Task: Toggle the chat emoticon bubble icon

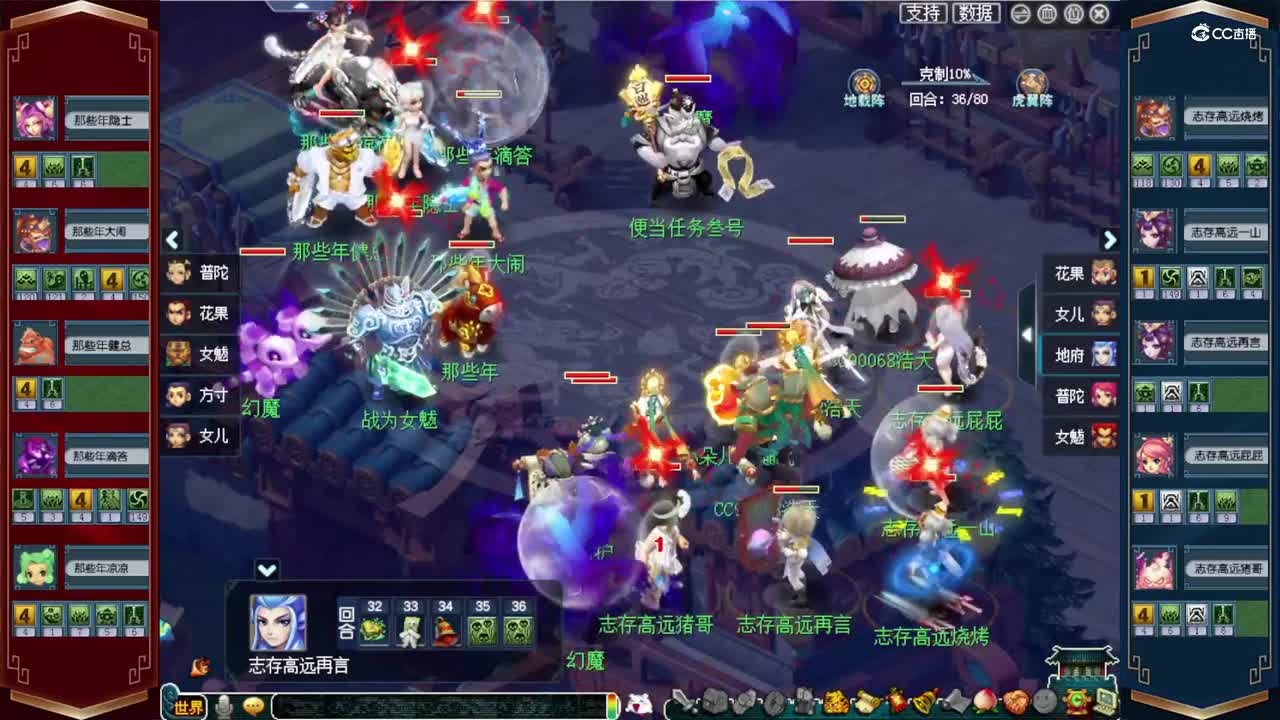Action: pos(253,705)
